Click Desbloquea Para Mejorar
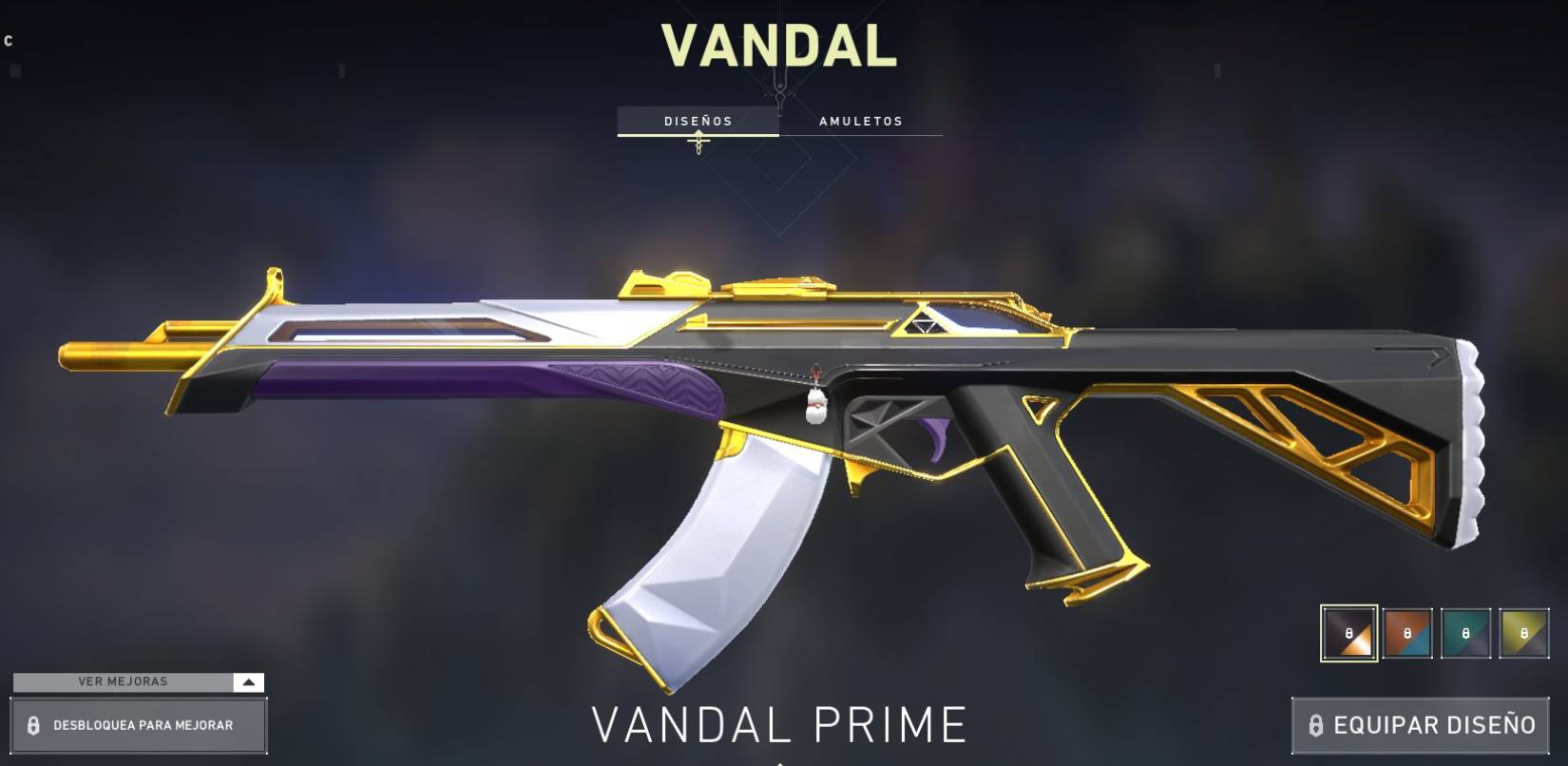The width and height of the screenshot is (1568, 766). 141,725
